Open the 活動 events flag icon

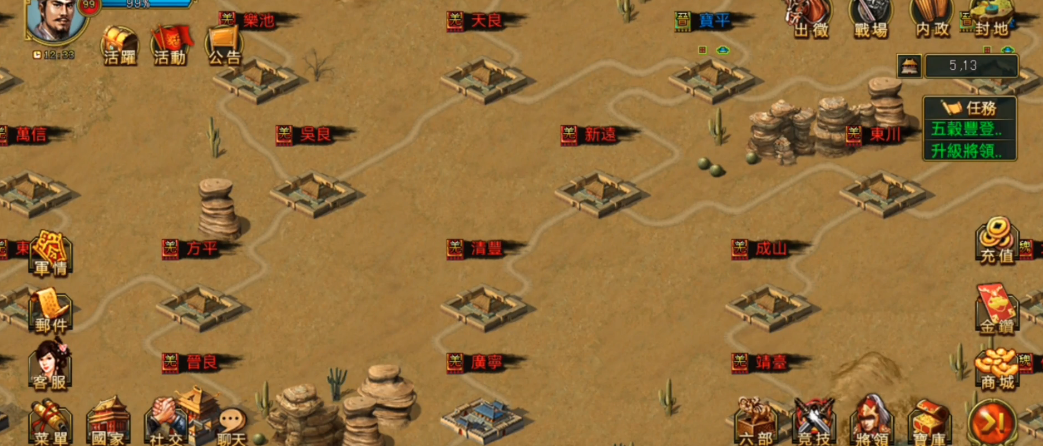170,45
